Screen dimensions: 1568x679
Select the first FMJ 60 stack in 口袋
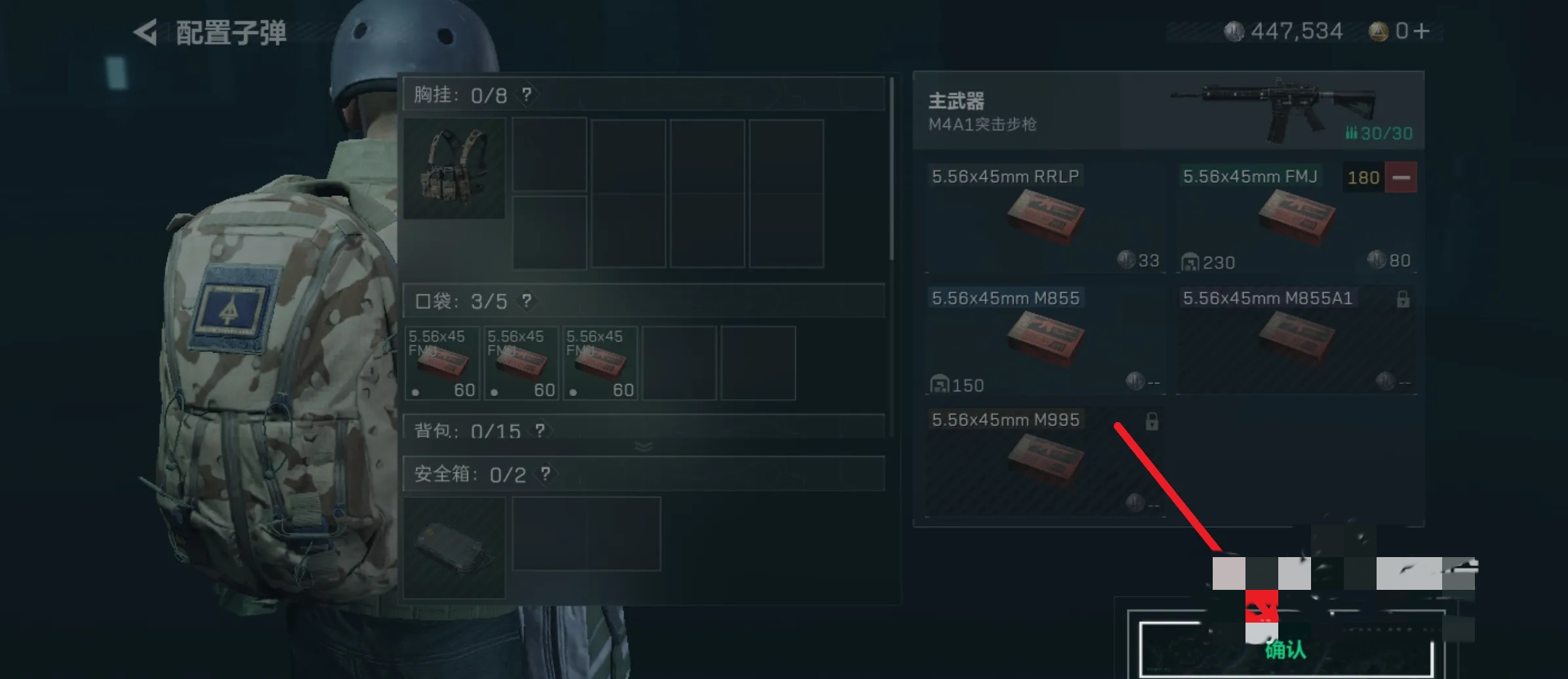click(442, 362)
